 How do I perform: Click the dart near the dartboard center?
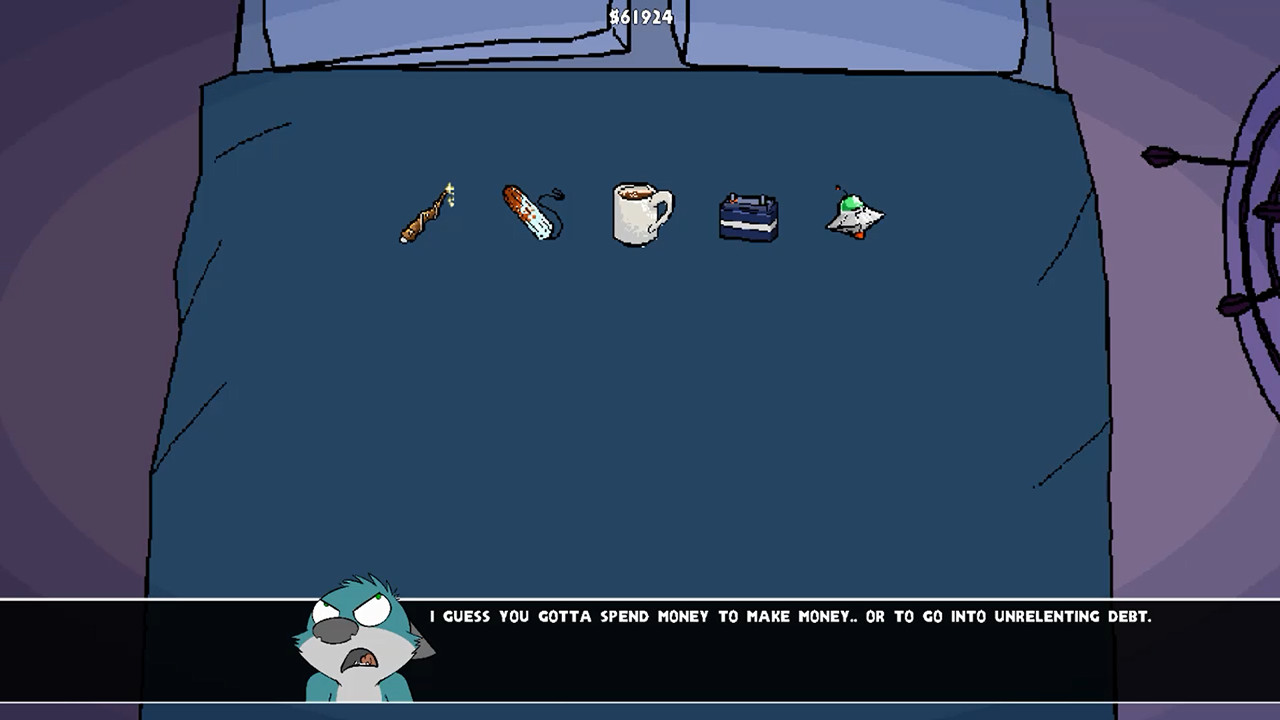1265,210
